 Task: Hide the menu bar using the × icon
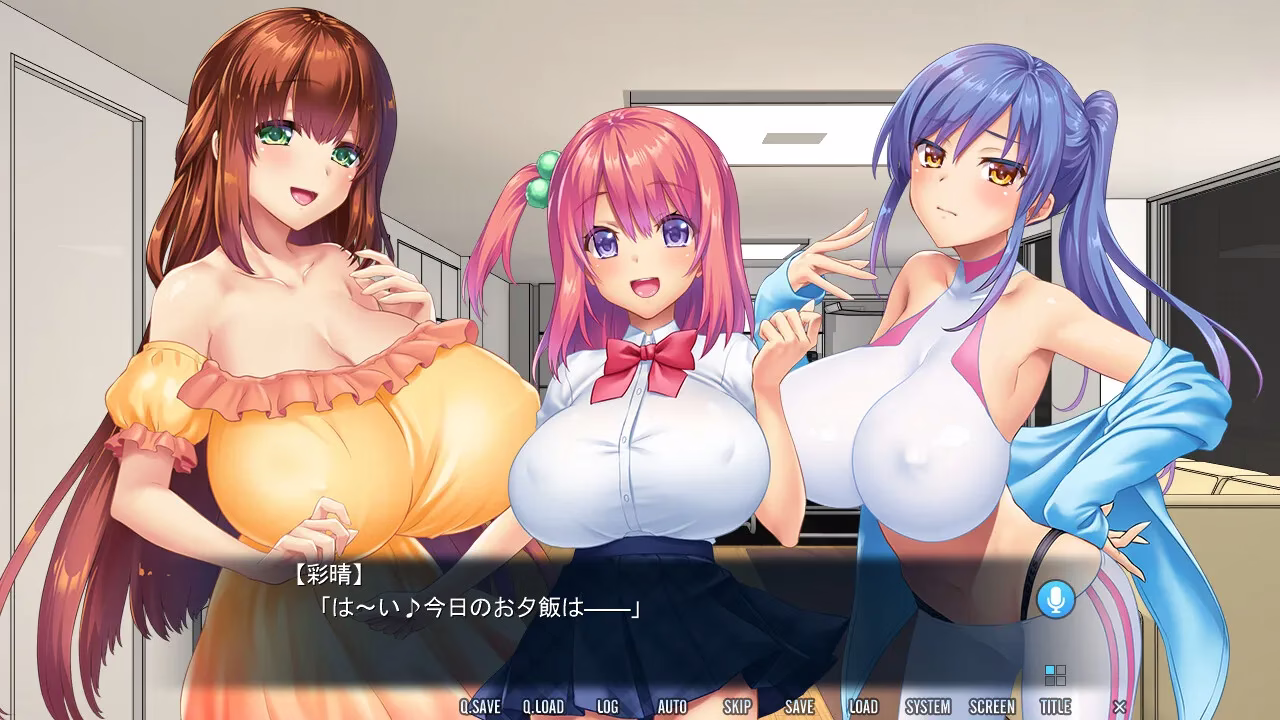tap(1119, 705)
